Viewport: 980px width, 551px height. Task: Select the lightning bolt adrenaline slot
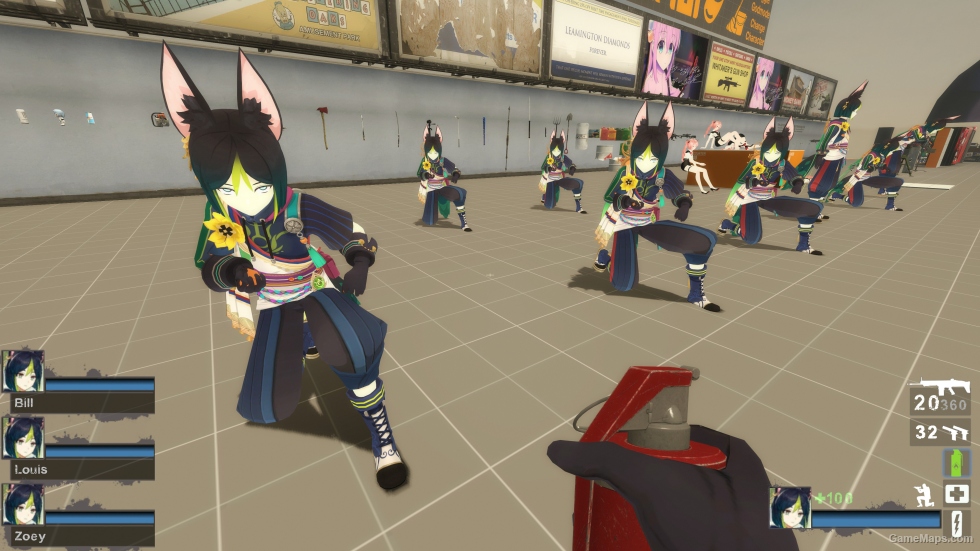point(957,523)
